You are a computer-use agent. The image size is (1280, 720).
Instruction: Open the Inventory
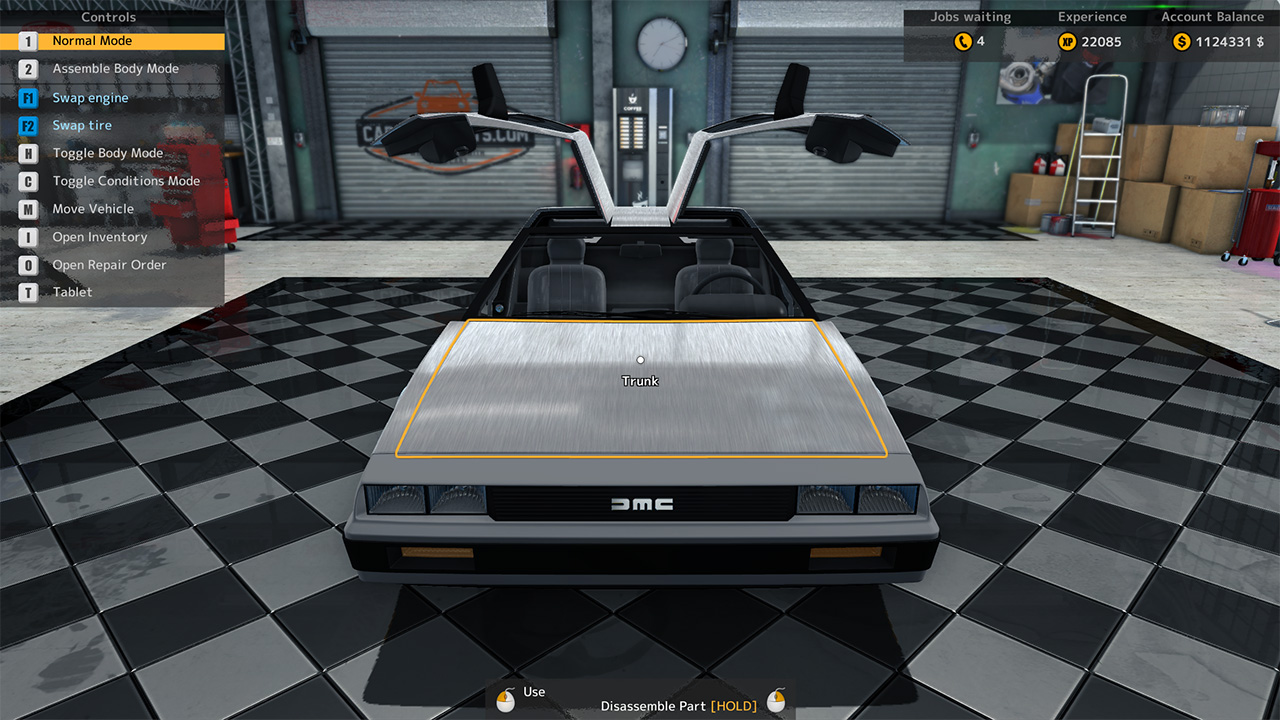coord(102,237)
